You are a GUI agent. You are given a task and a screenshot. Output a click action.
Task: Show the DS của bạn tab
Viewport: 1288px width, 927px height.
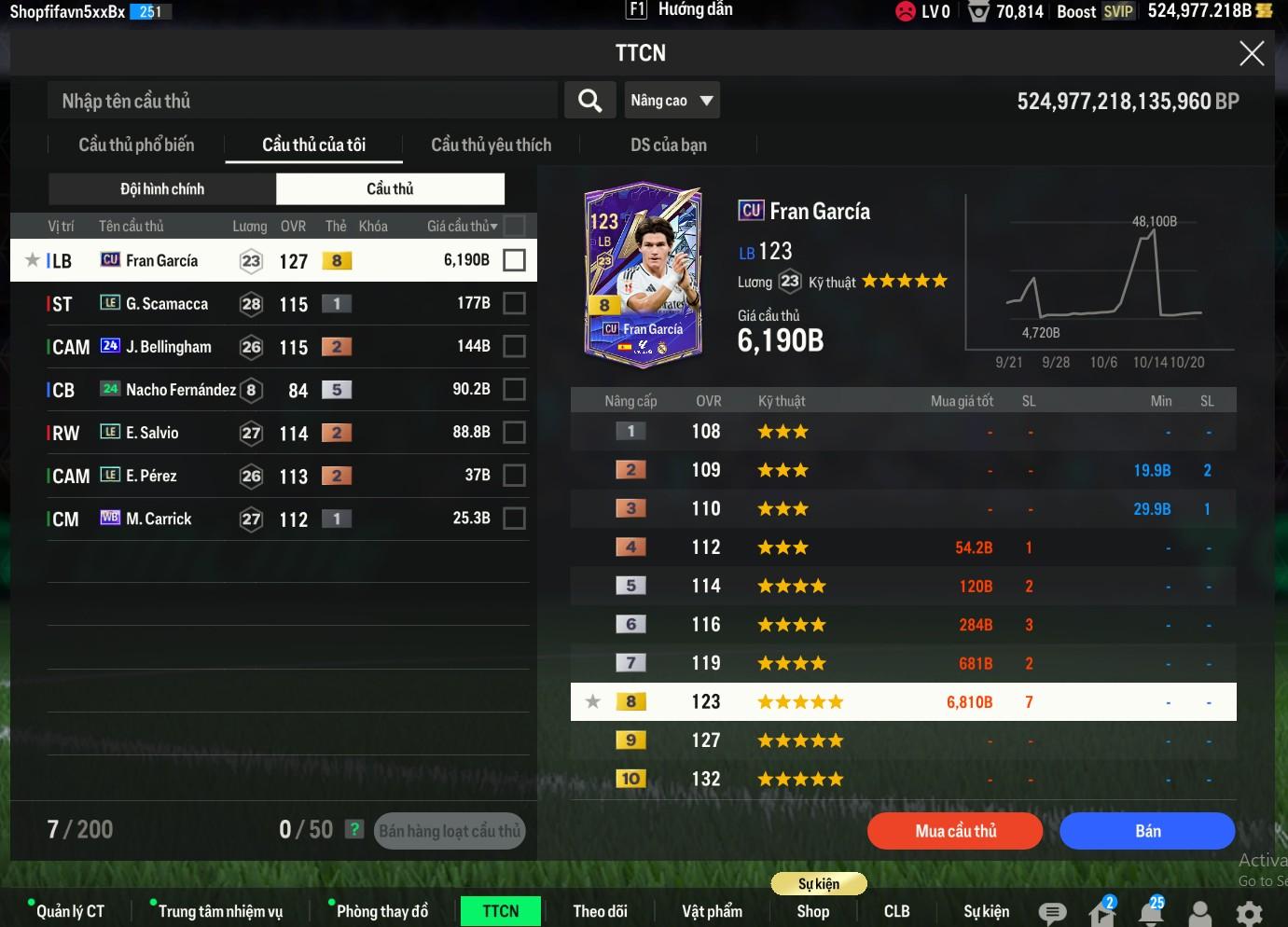tap(668, 145)
